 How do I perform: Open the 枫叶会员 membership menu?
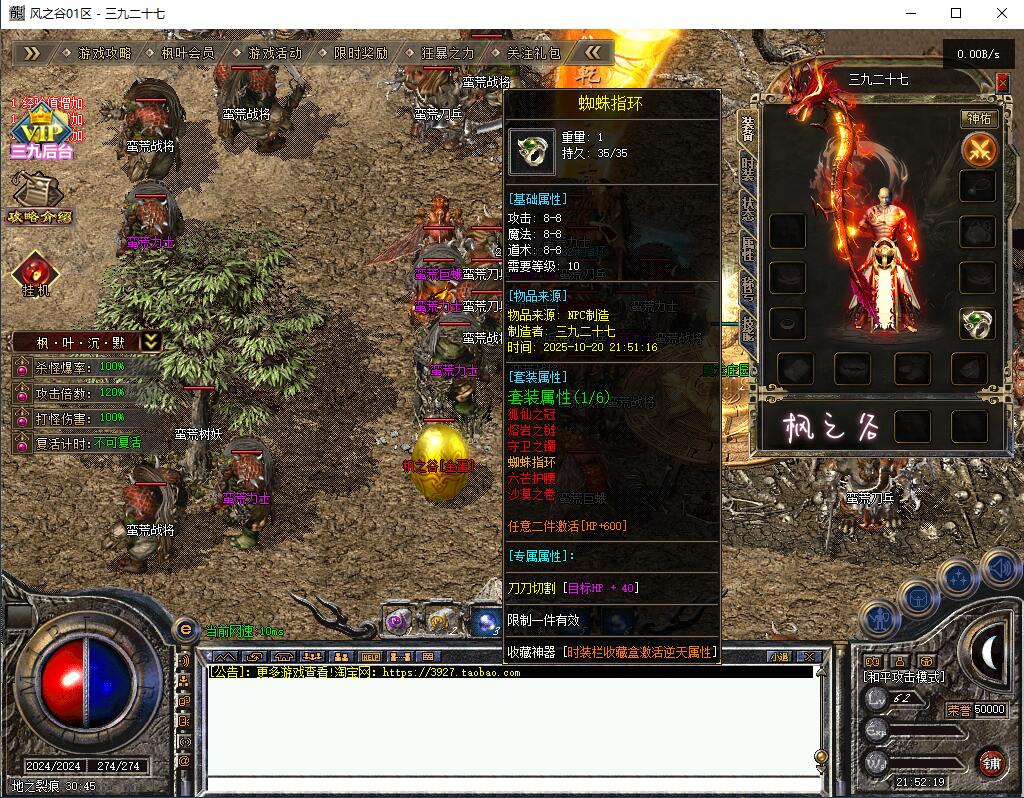click(x=188, y=53)
